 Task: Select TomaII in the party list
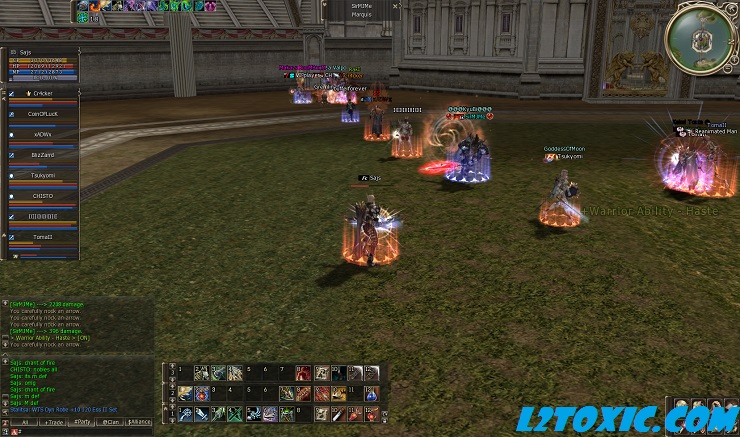click(x=42, y=238)
